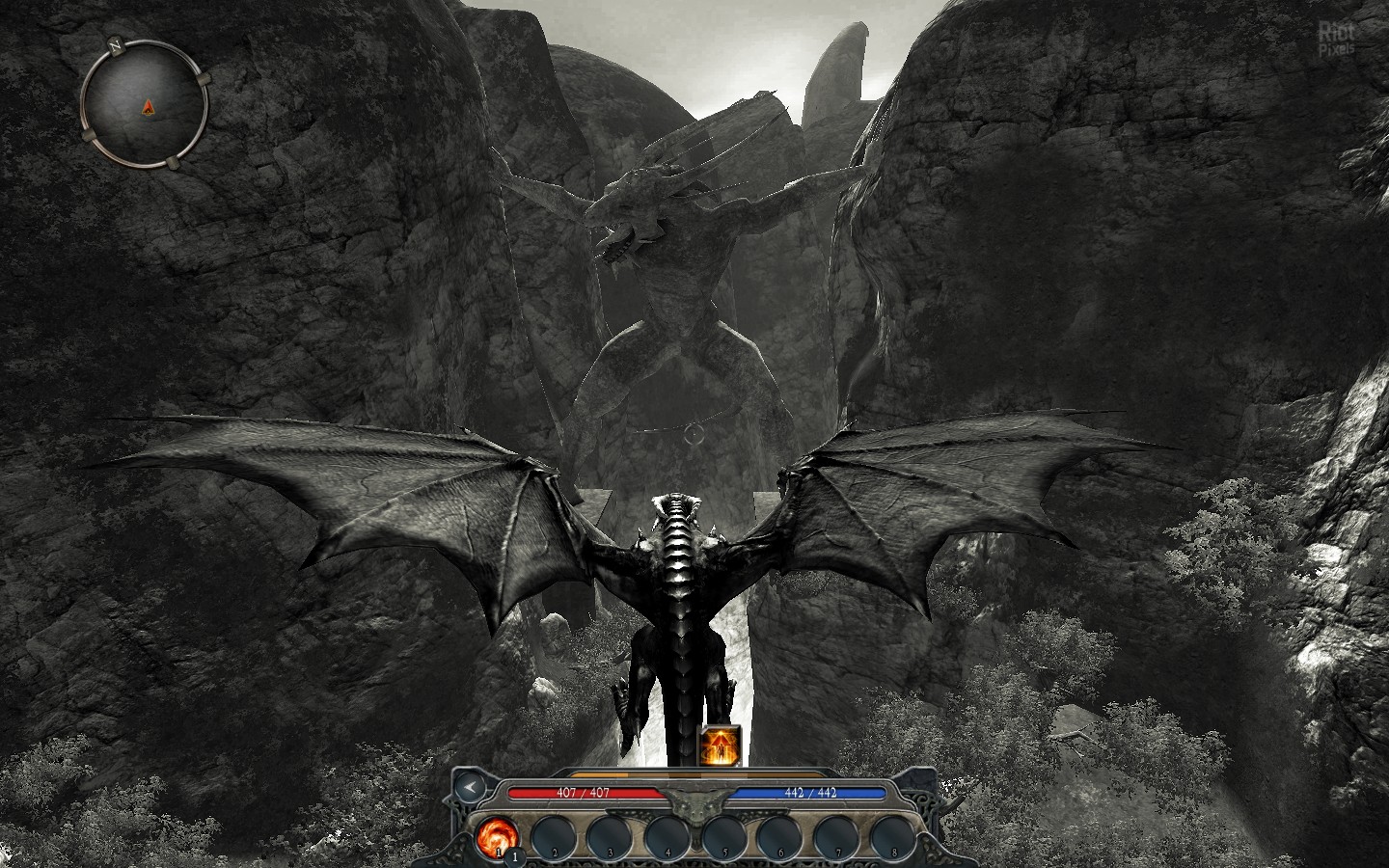The height and width of the screenshot is (868, 1389).
Task: Select empty hotbar slot 8
Action: pyautogui.click(x=893, y=836)
